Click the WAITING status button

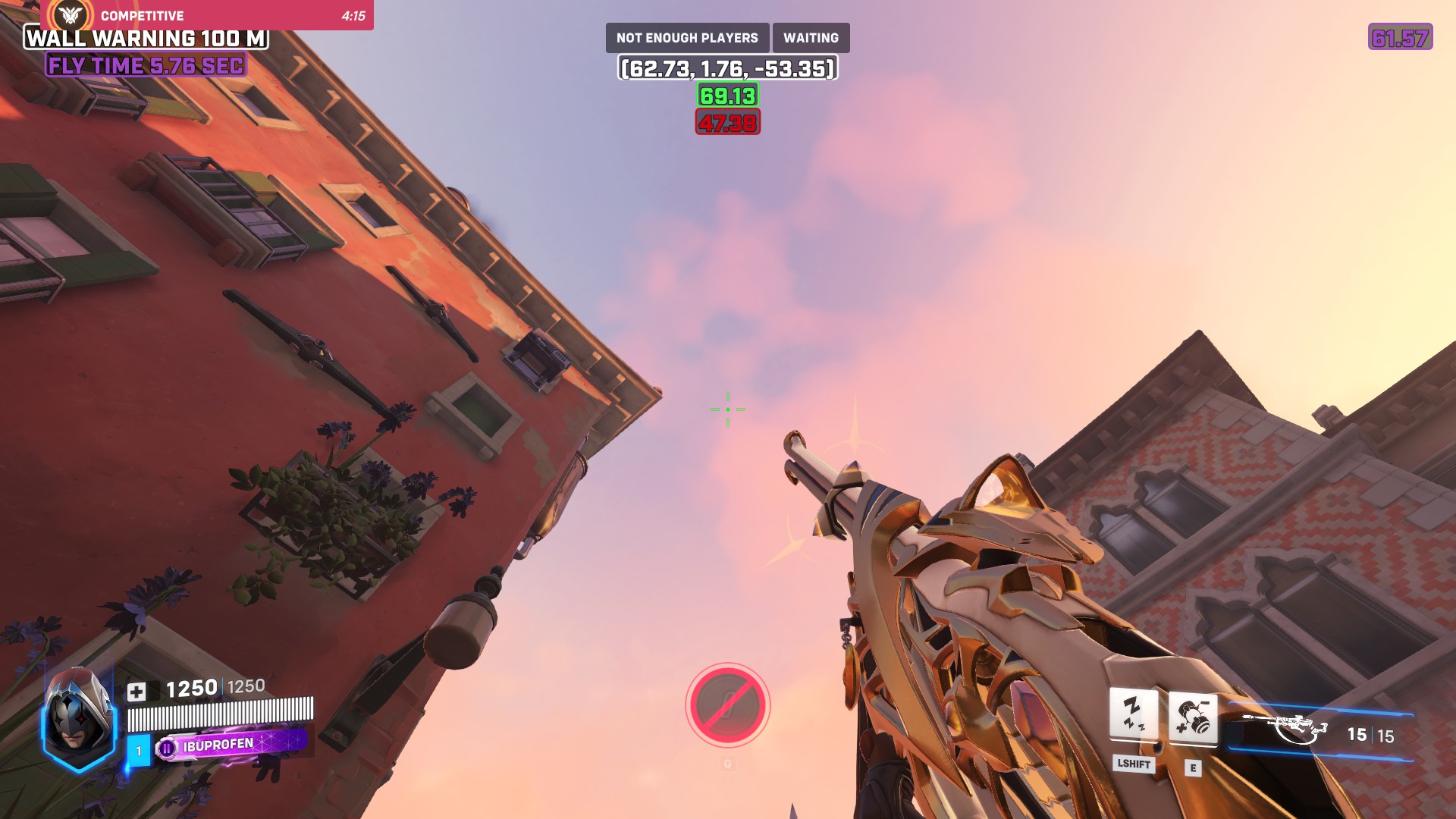[811, 36]
